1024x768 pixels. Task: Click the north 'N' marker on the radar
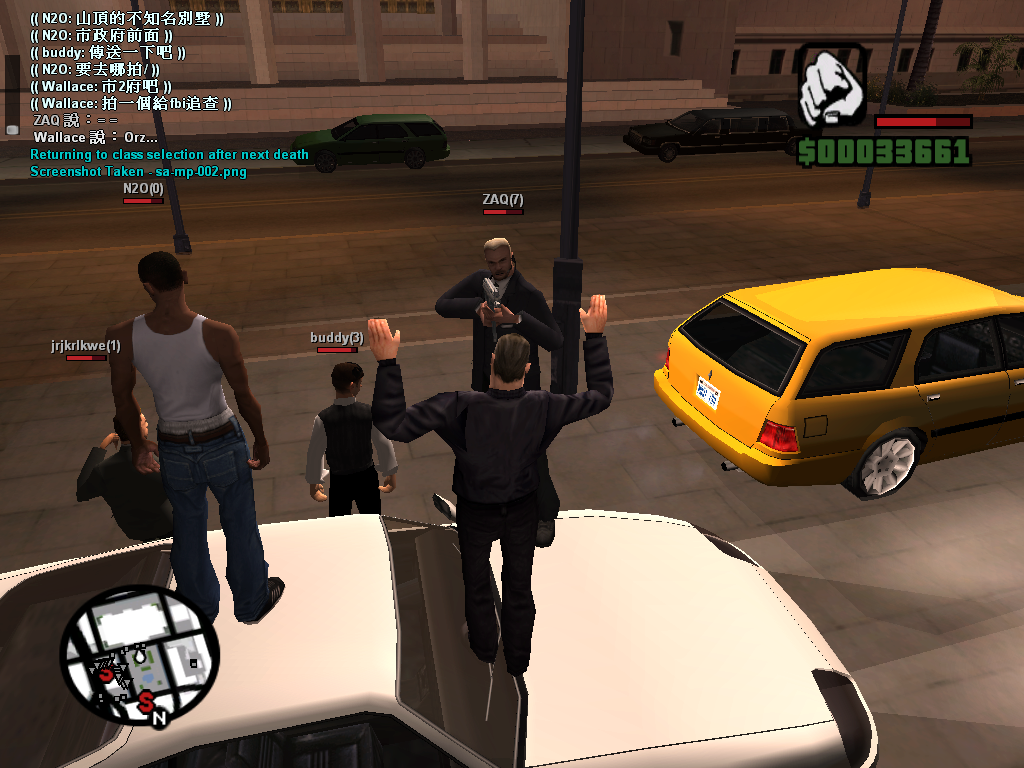pyautogui.click(x=159, y=716)
